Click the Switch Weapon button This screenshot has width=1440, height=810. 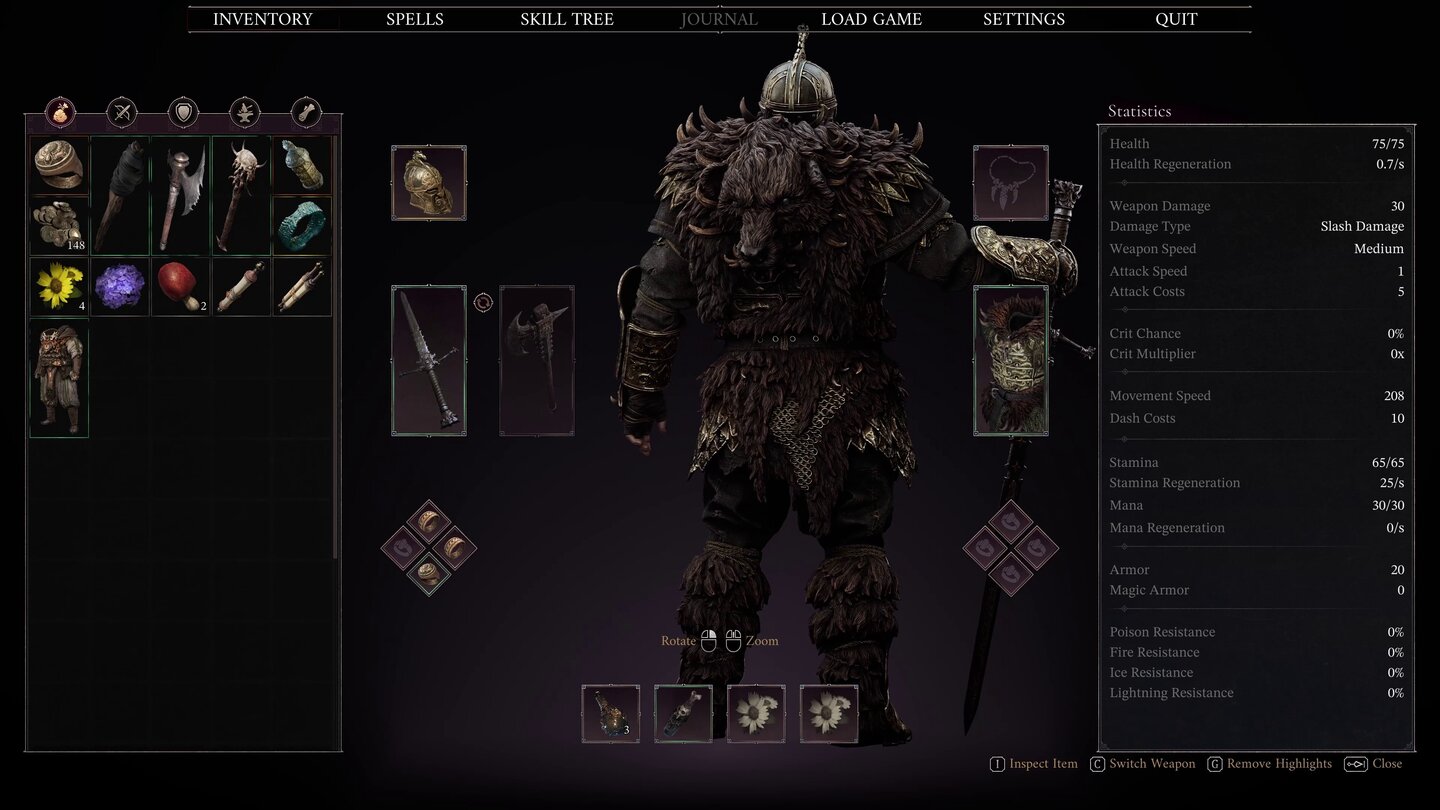tap(1142, 763)
